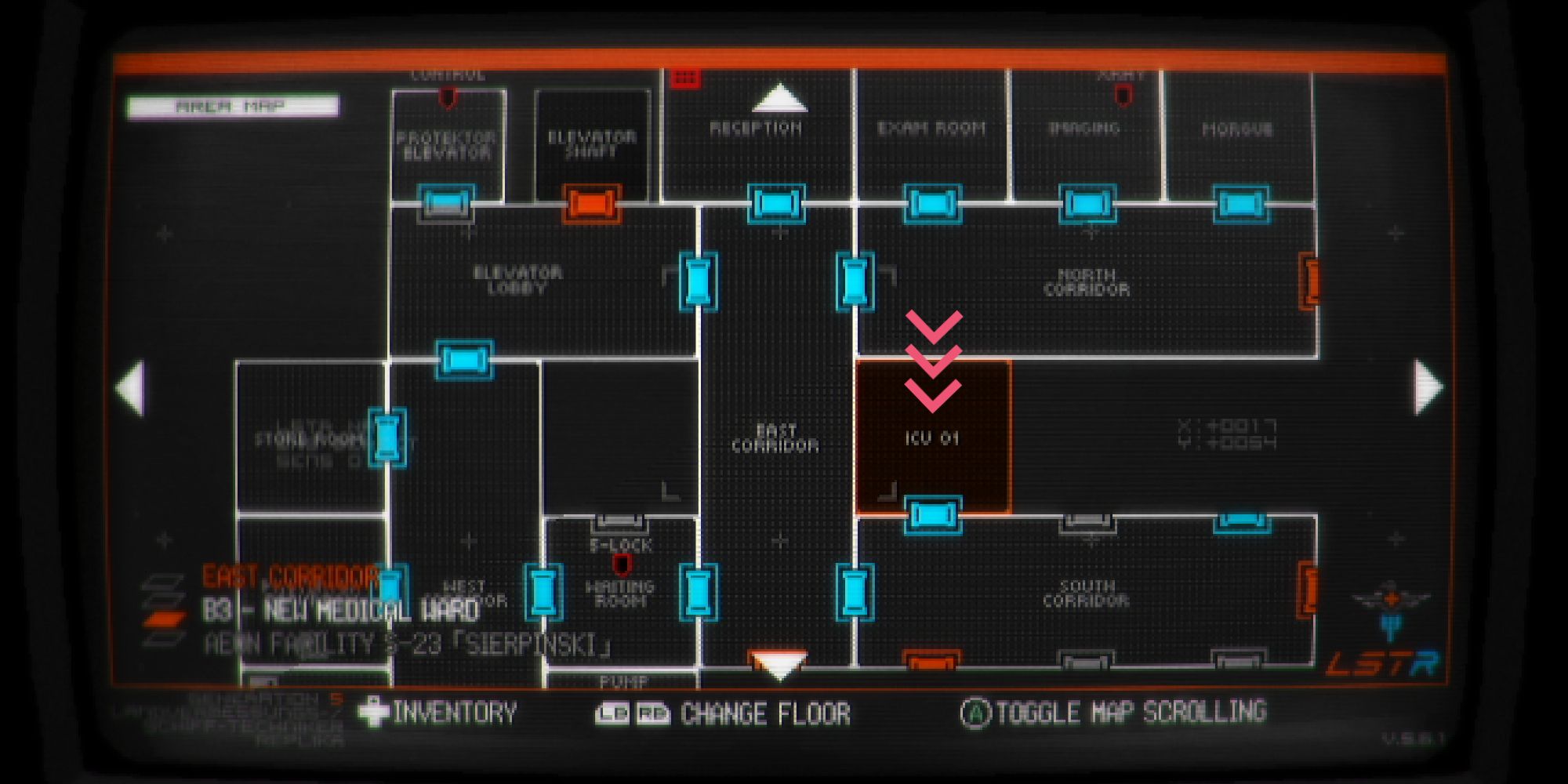The image size is (1568, 784).
Task: Click the orange door on the Elevator Shaft
Action: (x=593, y=205)
